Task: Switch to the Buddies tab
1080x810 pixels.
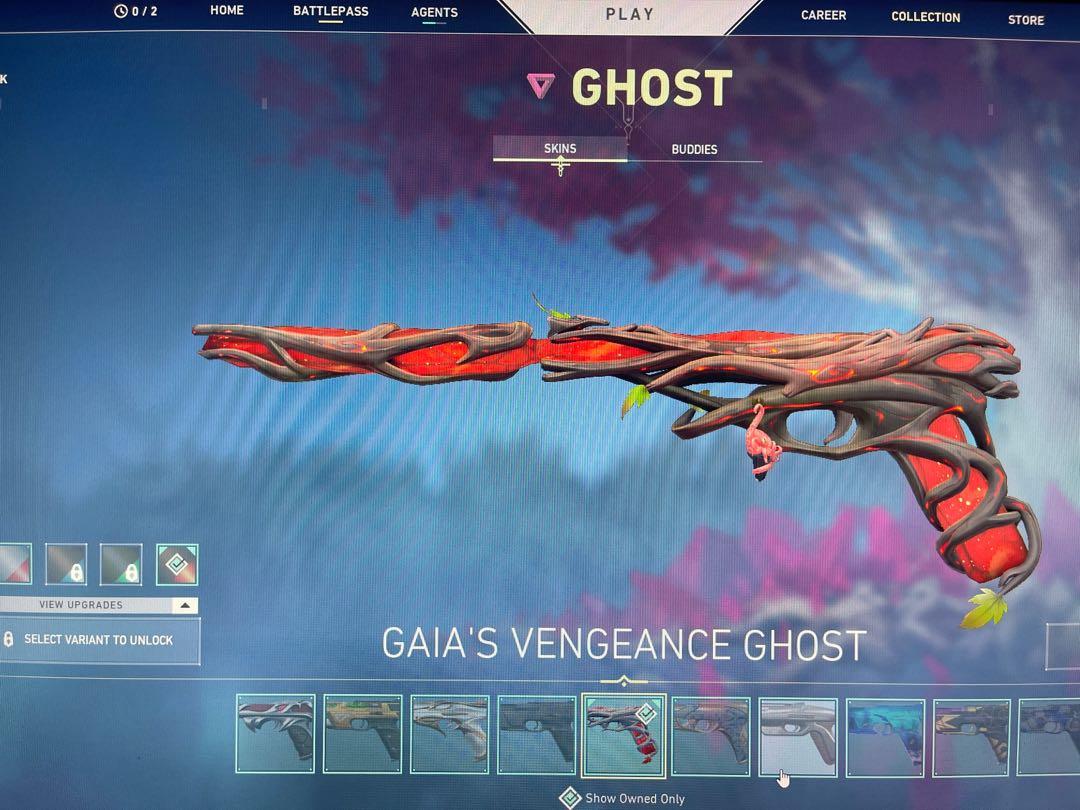Action: 694,149
